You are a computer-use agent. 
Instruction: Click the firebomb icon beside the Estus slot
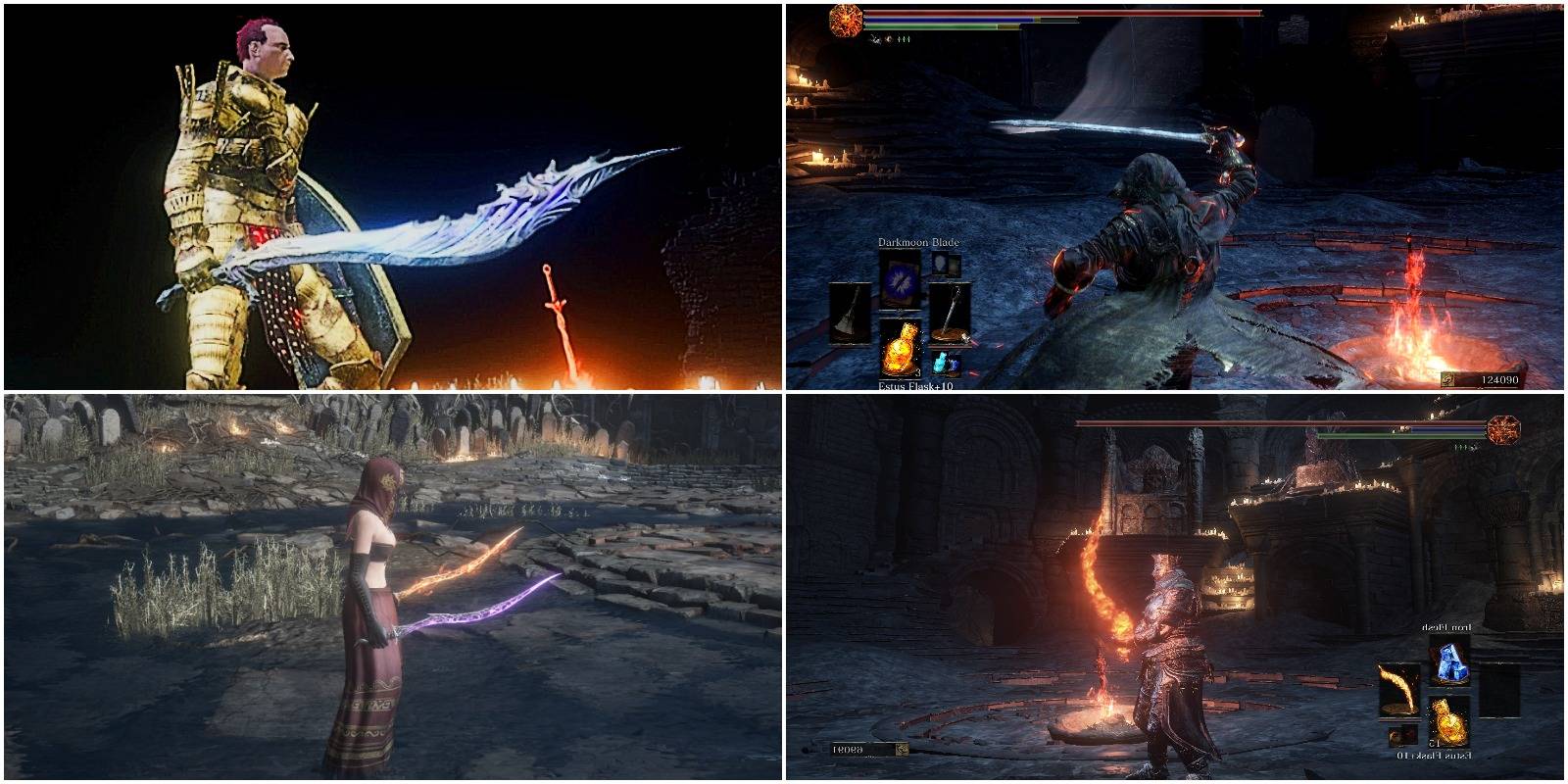[1400, 736]
